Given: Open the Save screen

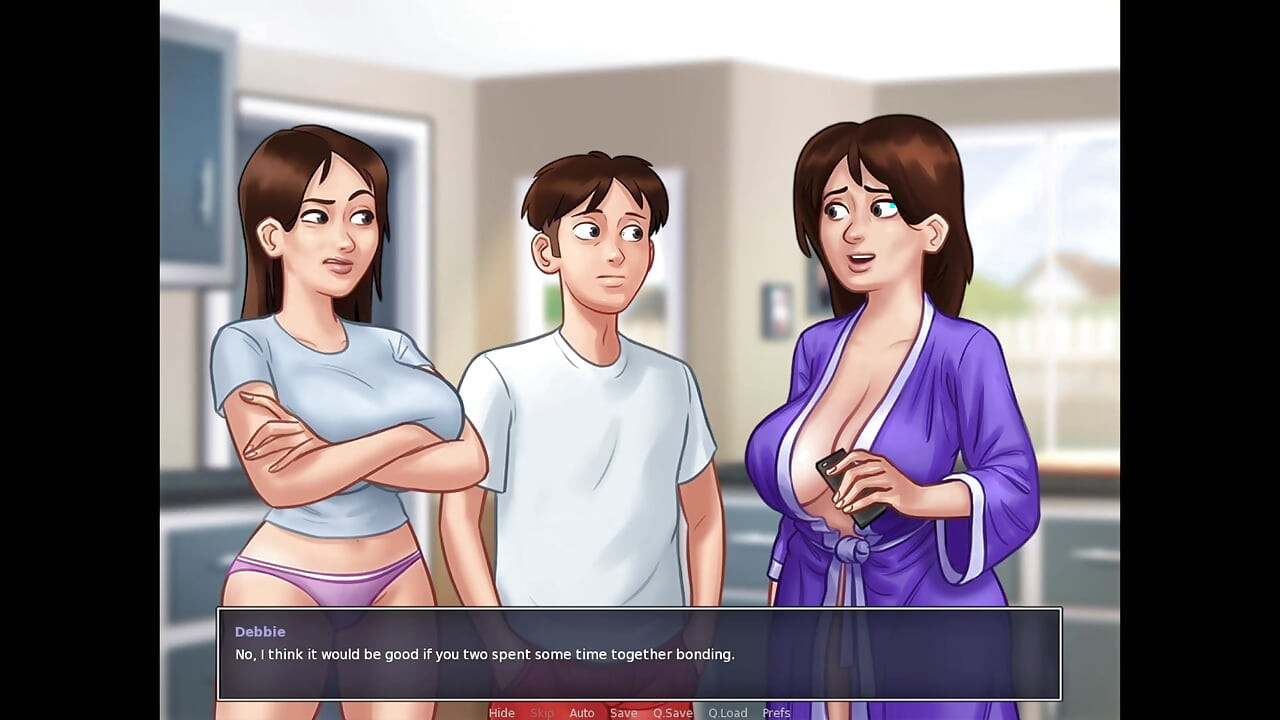Looking at the screenshot, I should click(623, 713).
